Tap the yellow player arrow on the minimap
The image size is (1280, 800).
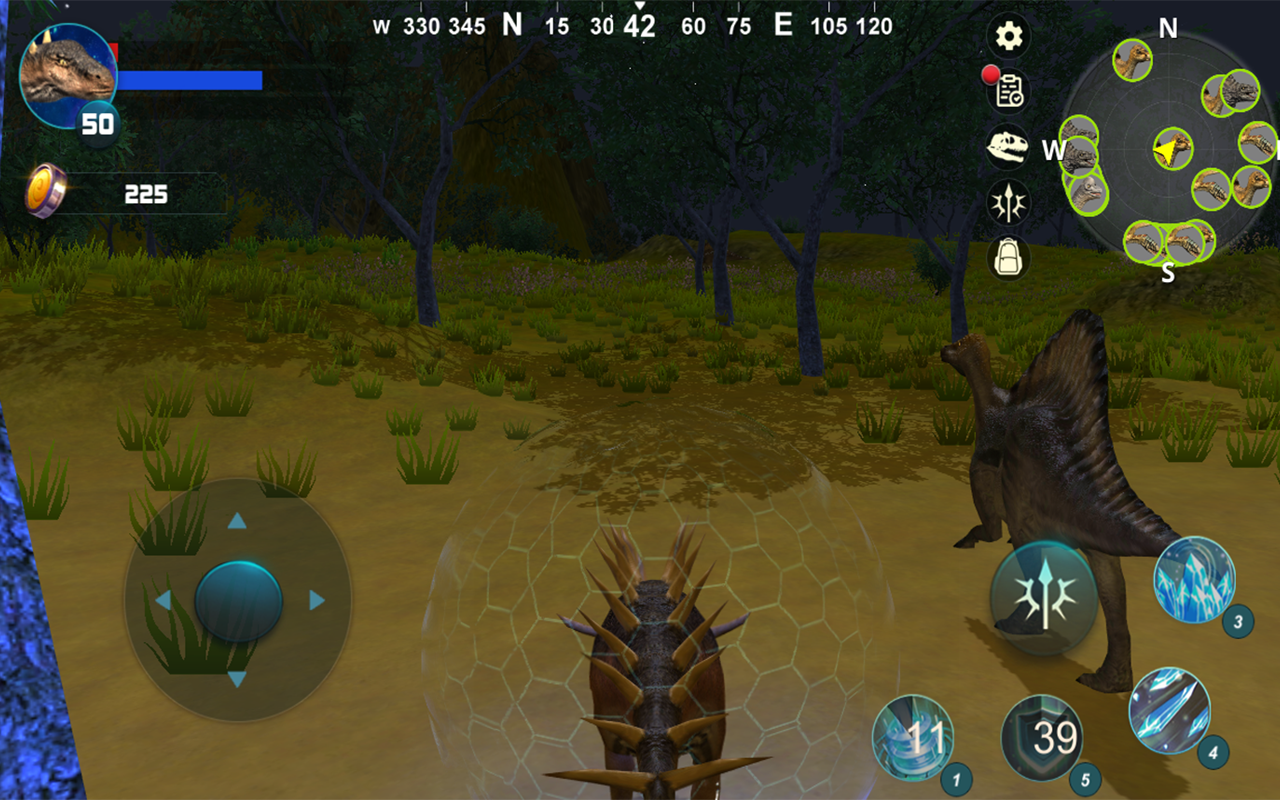pos(1168,150)
